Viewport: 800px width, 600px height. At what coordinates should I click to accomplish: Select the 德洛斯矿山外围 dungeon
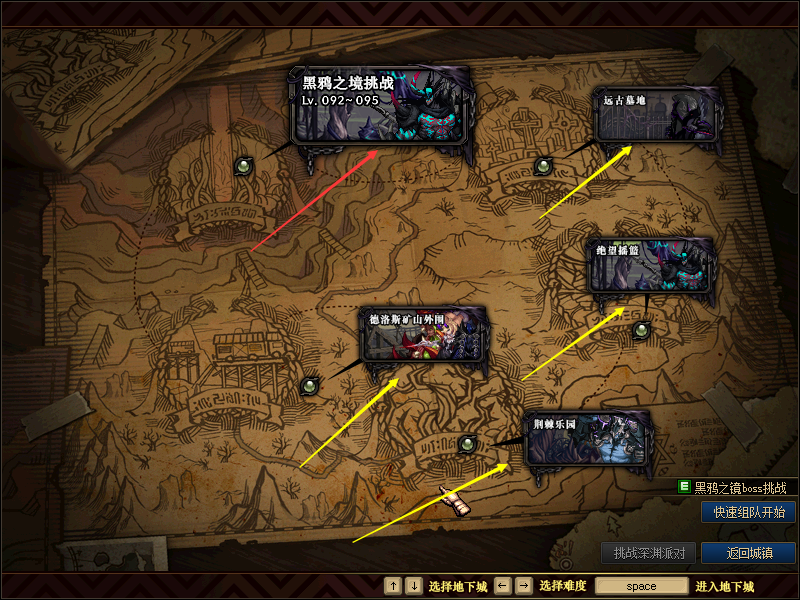424,335
